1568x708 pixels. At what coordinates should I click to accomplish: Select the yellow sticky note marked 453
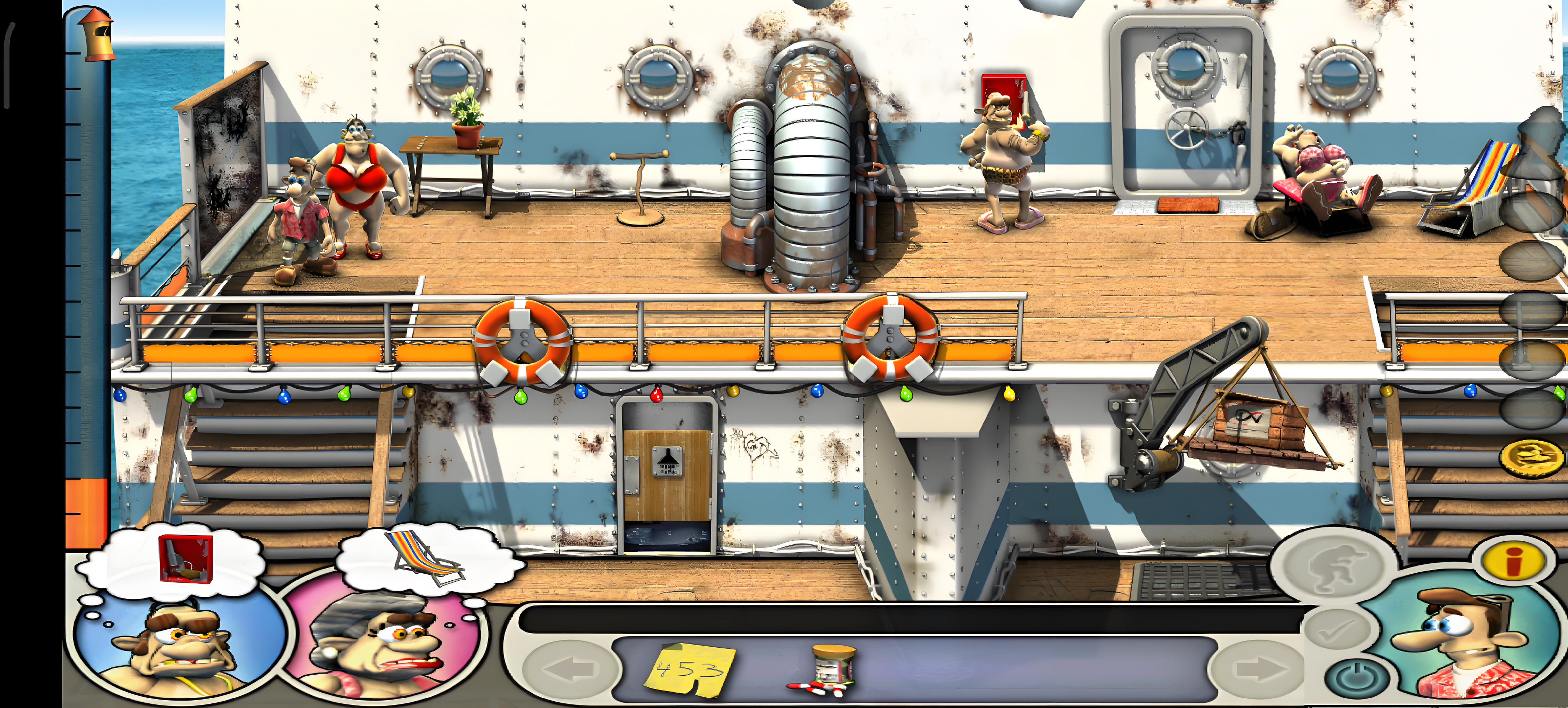tap(692, 669)
